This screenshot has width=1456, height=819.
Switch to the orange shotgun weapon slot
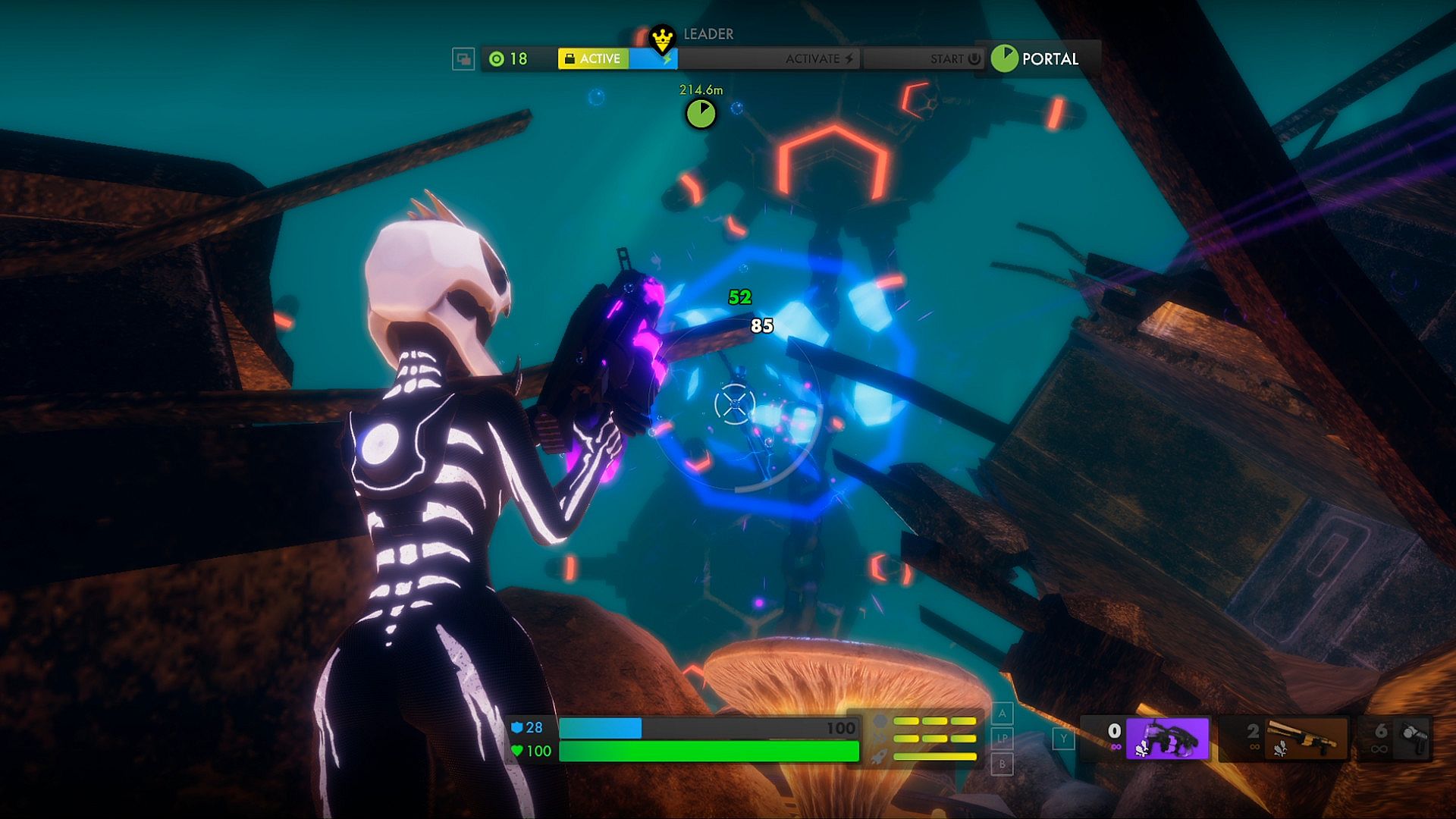coord(1304,738)
